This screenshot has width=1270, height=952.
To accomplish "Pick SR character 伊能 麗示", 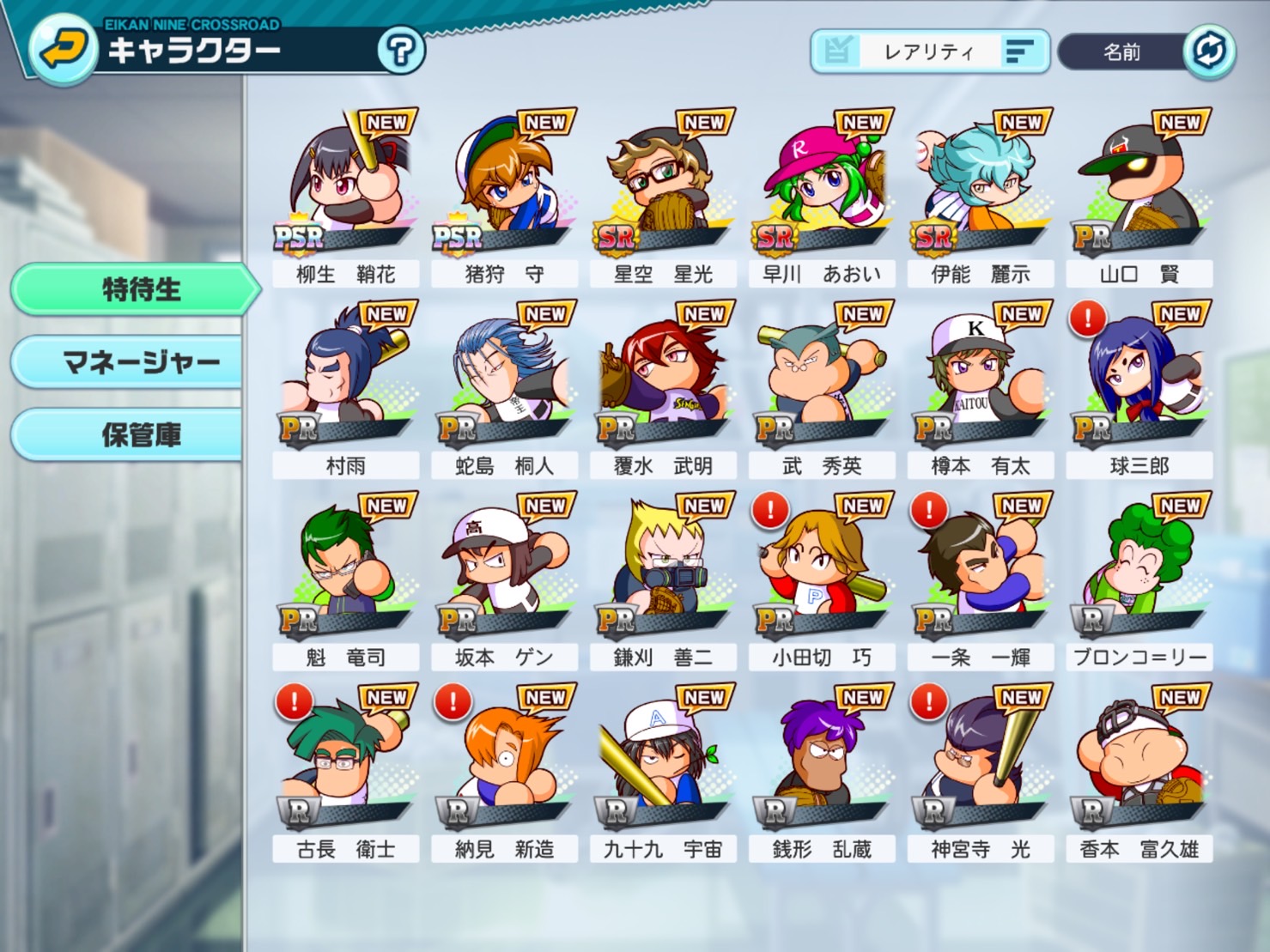I will tap(981, 197).
